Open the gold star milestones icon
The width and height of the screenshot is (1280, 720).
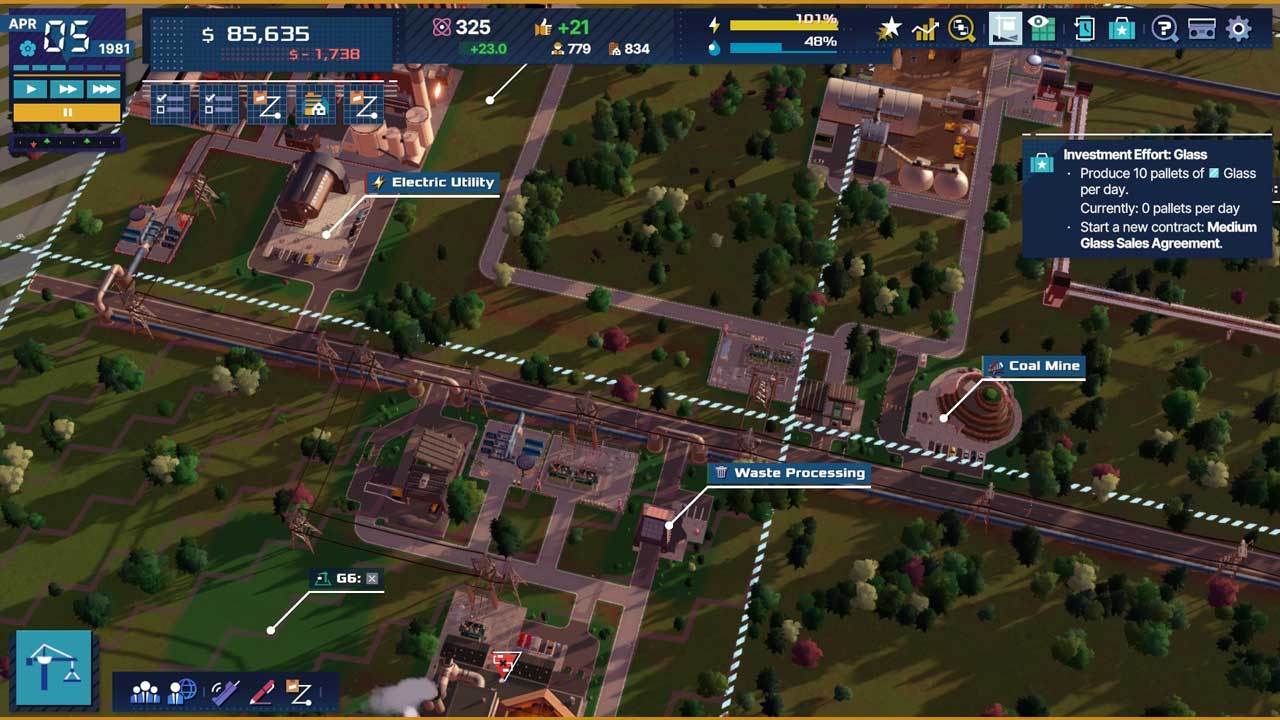[888, 29]
